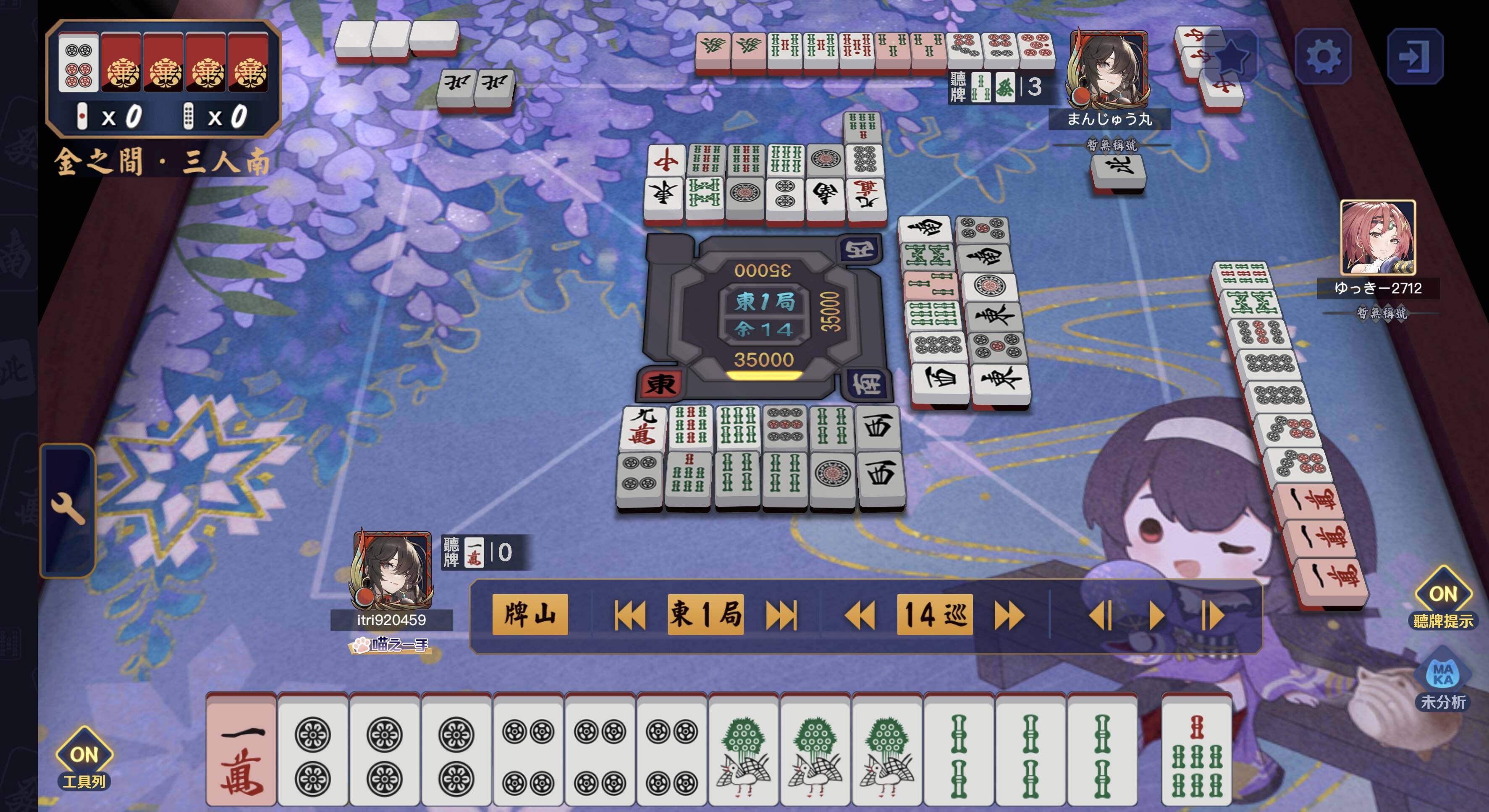
Task: Open the gear settings menu
Action: (x=1323, y=56)
